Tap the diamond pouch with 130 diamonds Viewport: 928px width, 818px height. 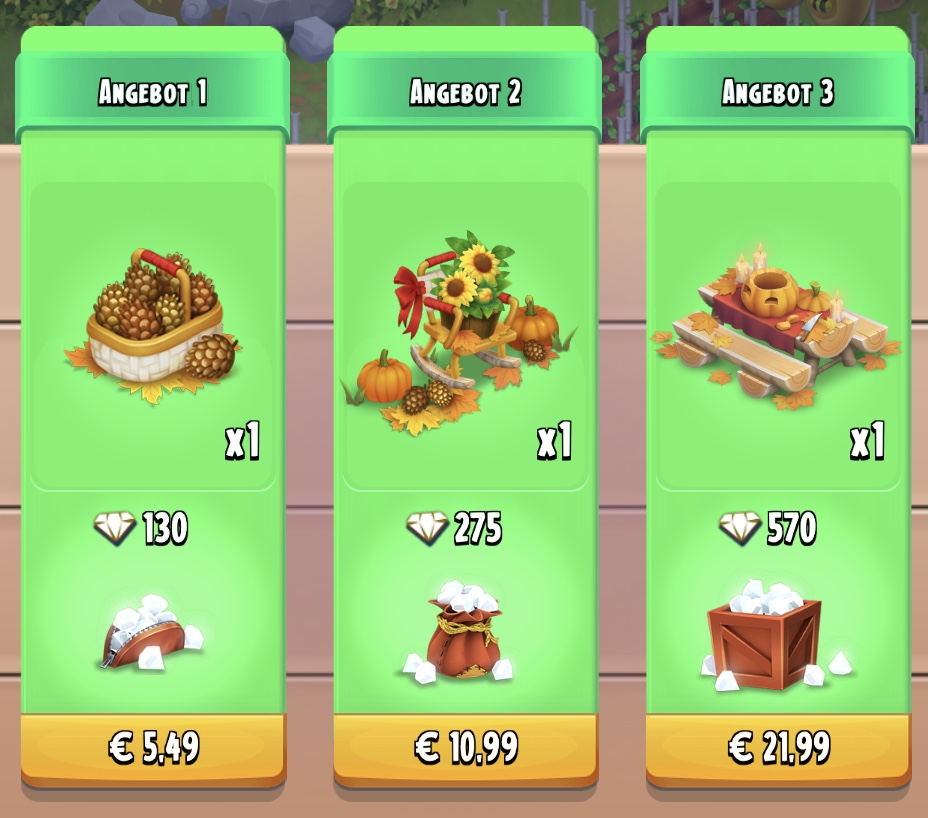click(150, 633)
